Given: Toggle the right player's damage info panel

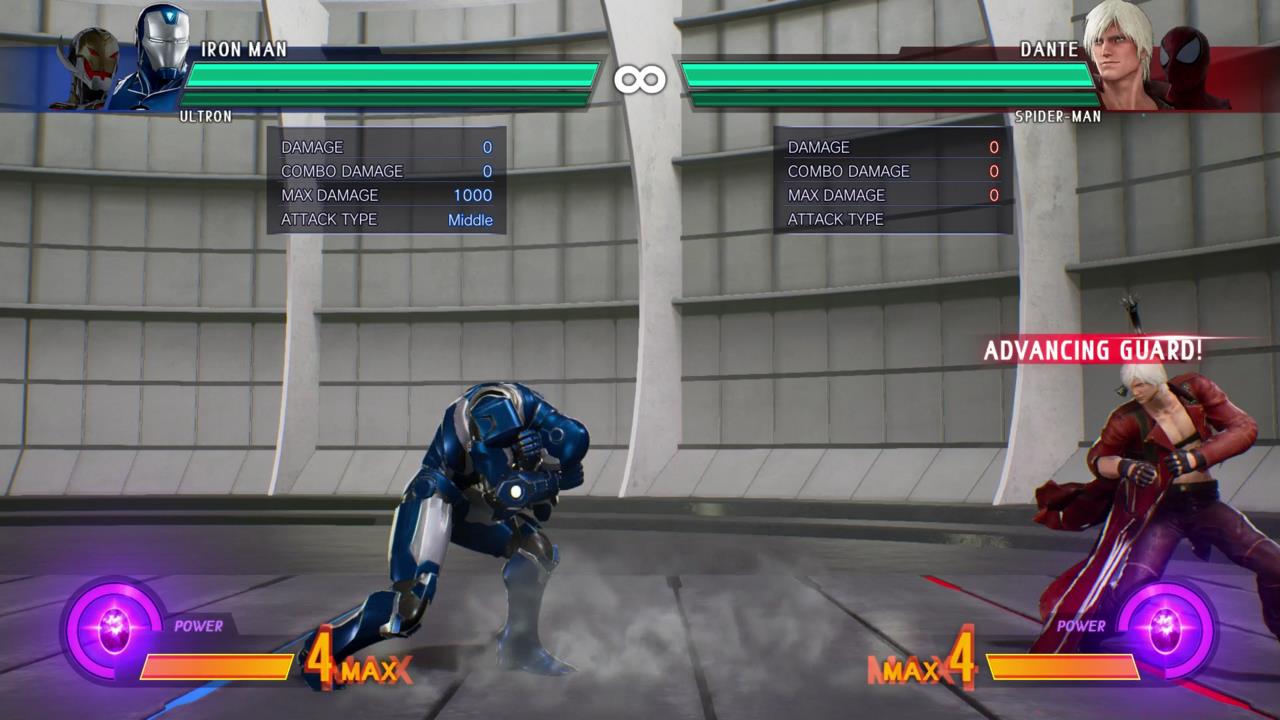Looking at the screenshot, I should pos(895,183).
